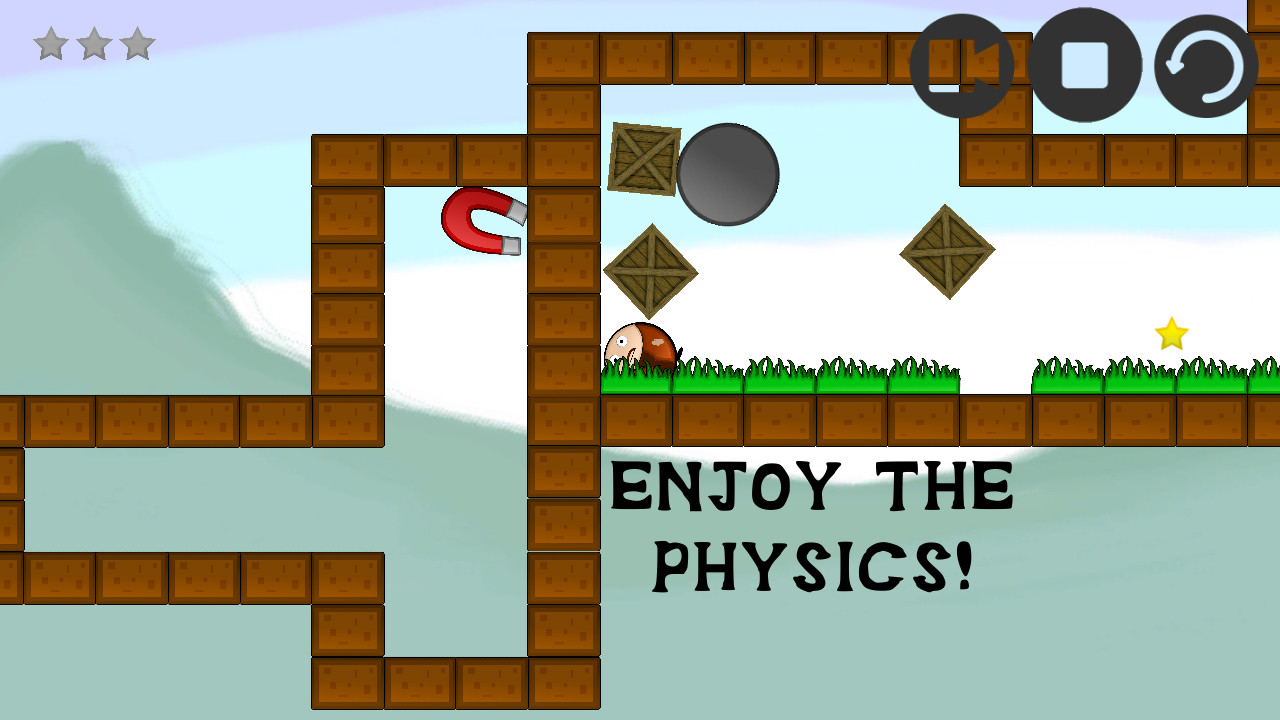Select the gray metal ball
The width and height of the screenshot is (1280, 720).
point(727,175)
